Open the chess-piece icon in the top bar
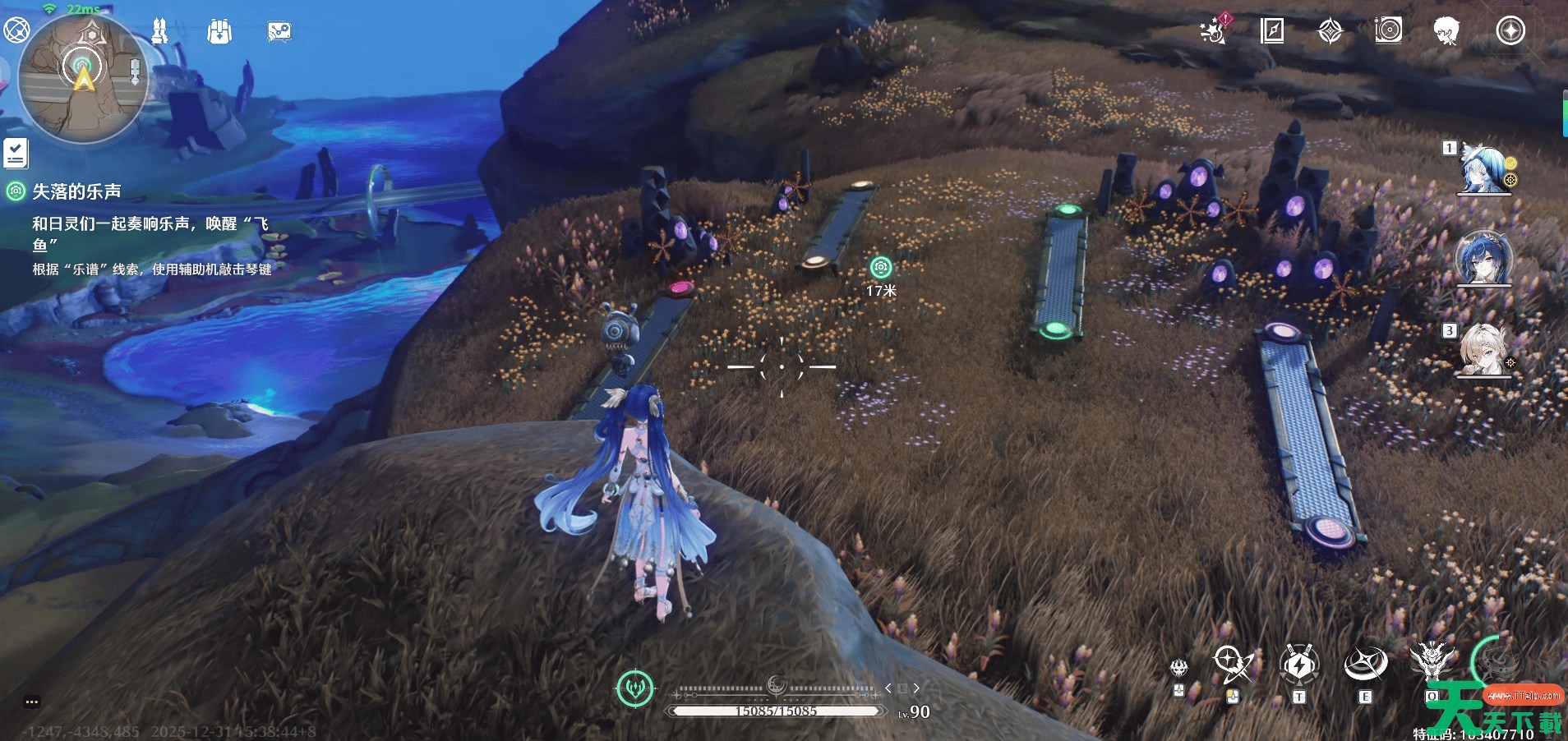1568x741 pixels. pyautogui.click(x=159, y=31)
